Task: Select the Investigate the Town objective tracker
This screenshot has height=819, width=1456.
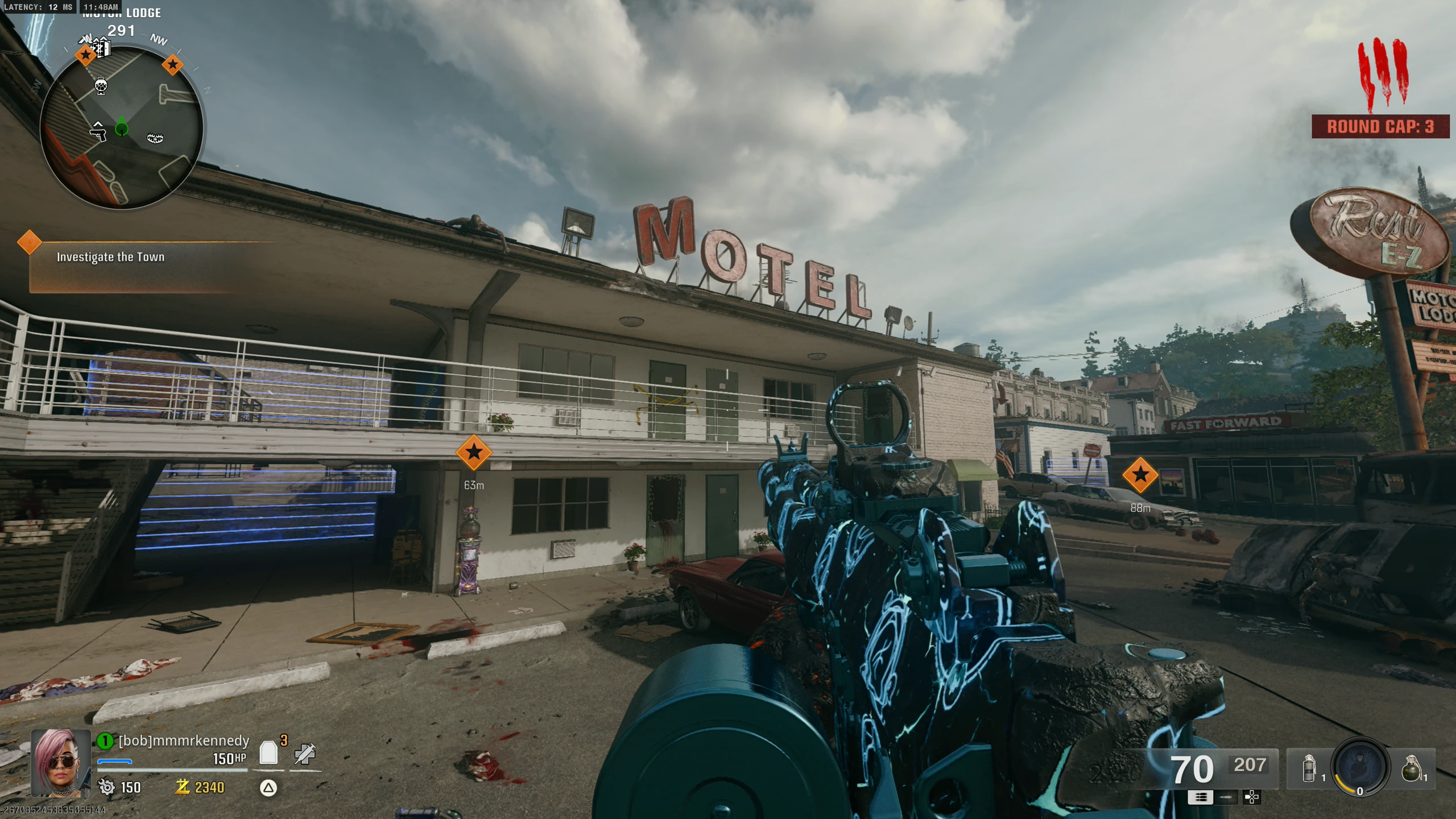Action: coord(110,257)
